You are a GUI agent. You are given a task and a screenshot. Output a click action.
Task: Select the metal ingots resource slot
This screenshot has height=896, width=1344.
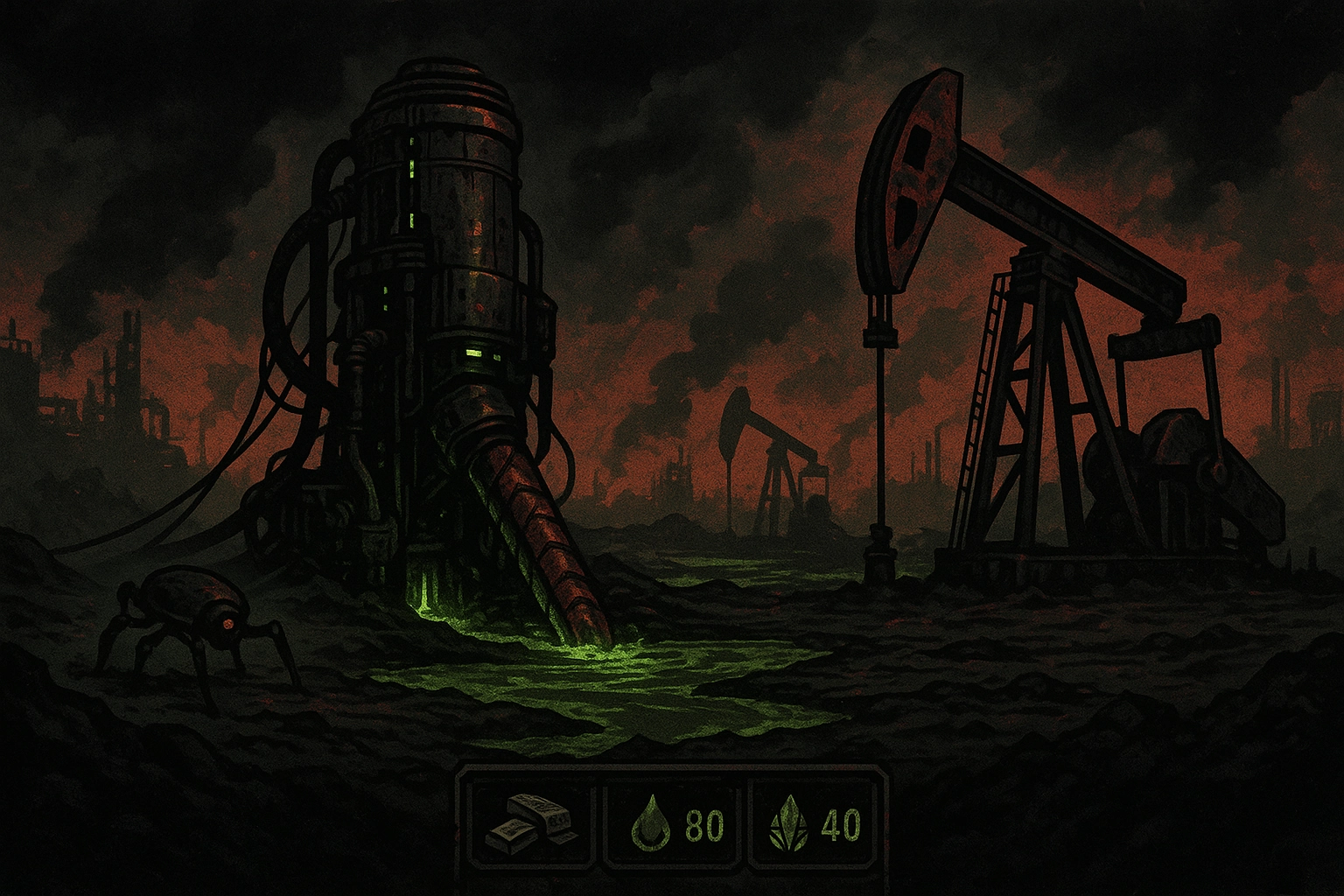(530, 824)
